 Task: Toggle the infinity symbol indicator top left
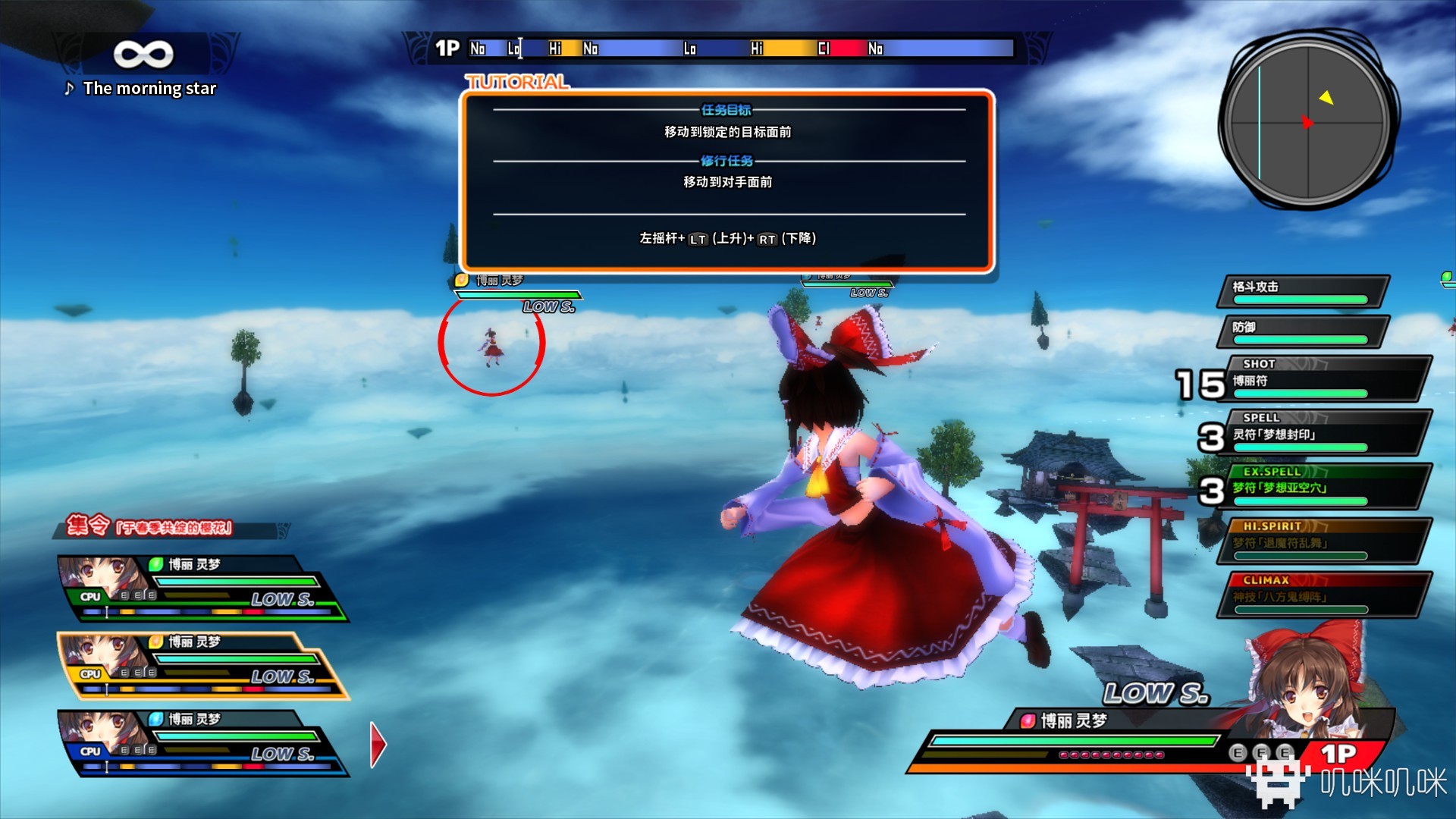click(144, 54)
